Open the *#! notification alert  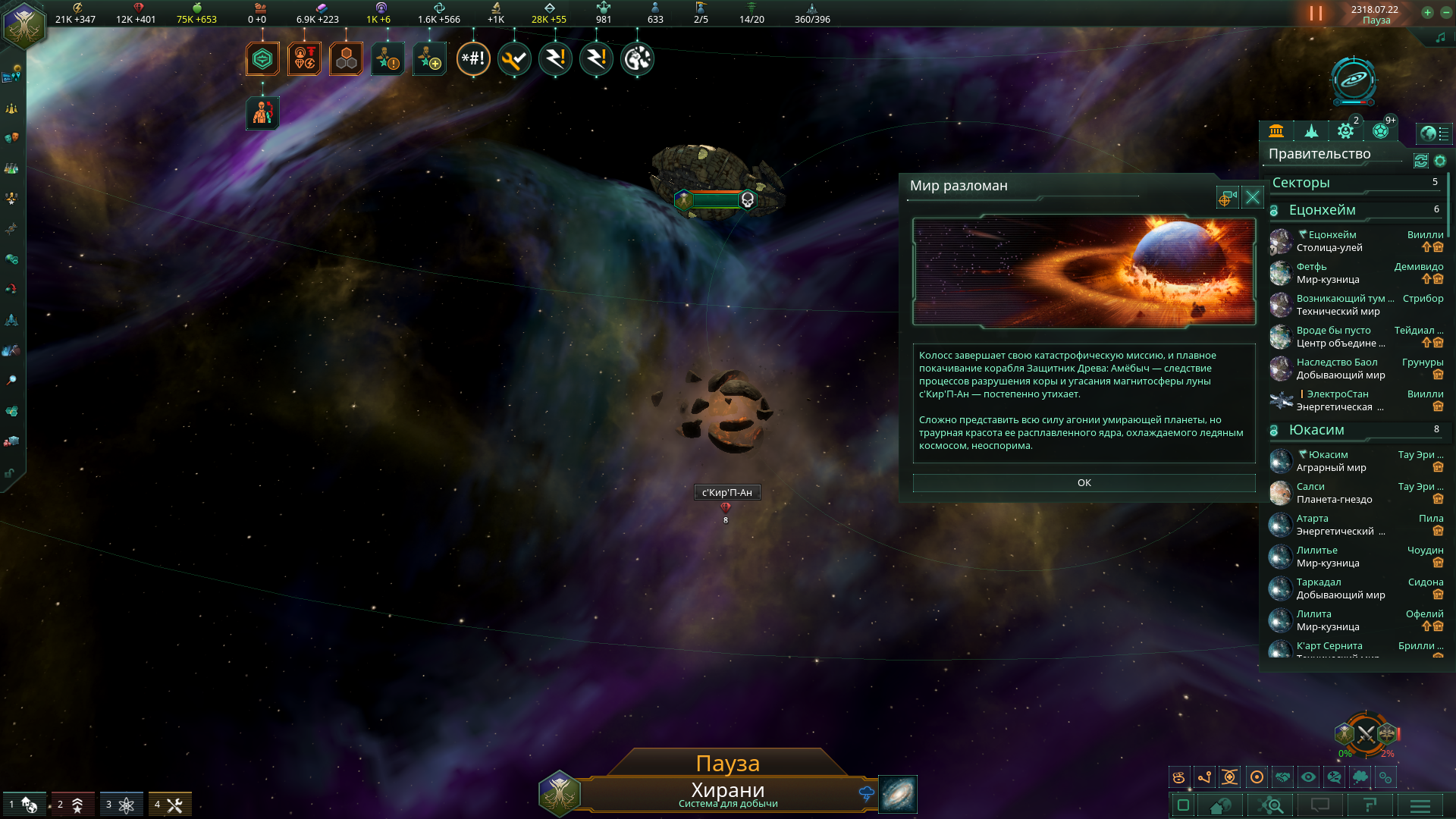pyautogui.click(x=473, y=59)
